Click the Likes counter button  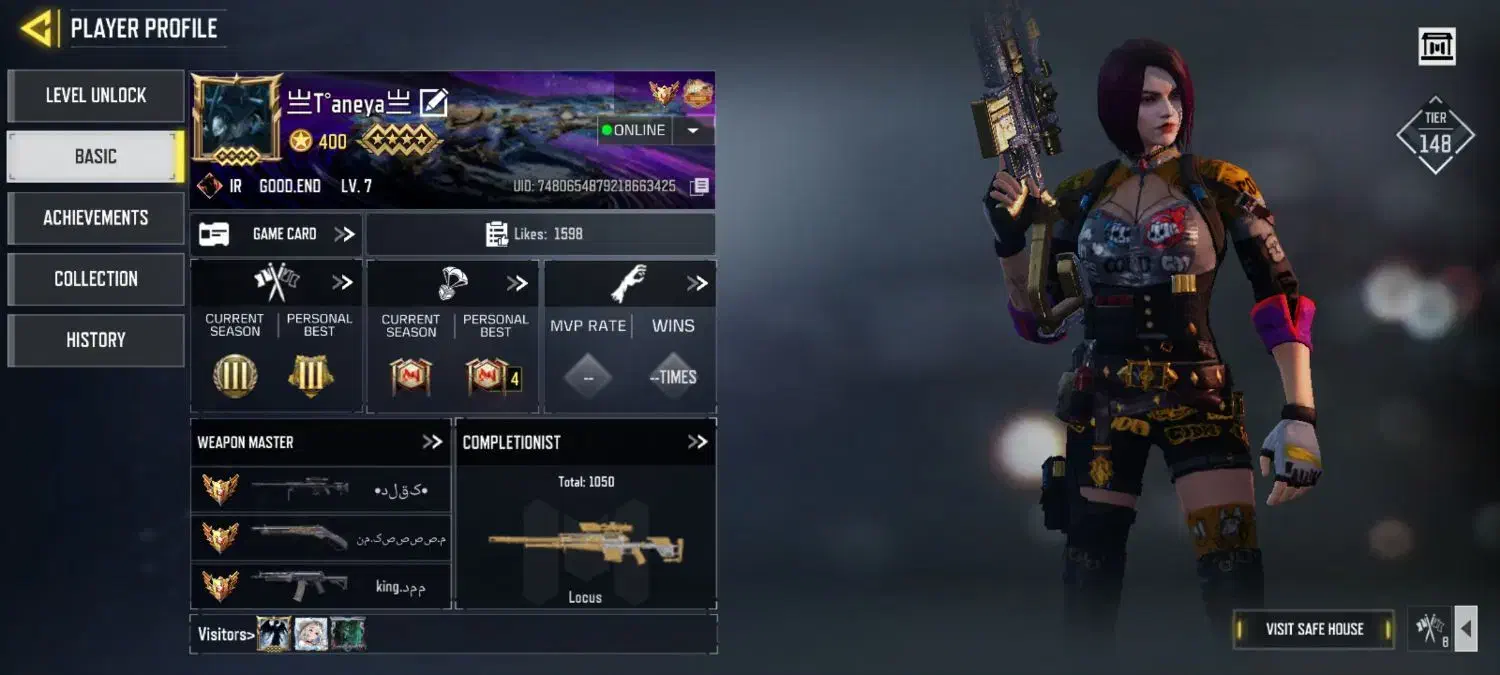pos(540,234)
